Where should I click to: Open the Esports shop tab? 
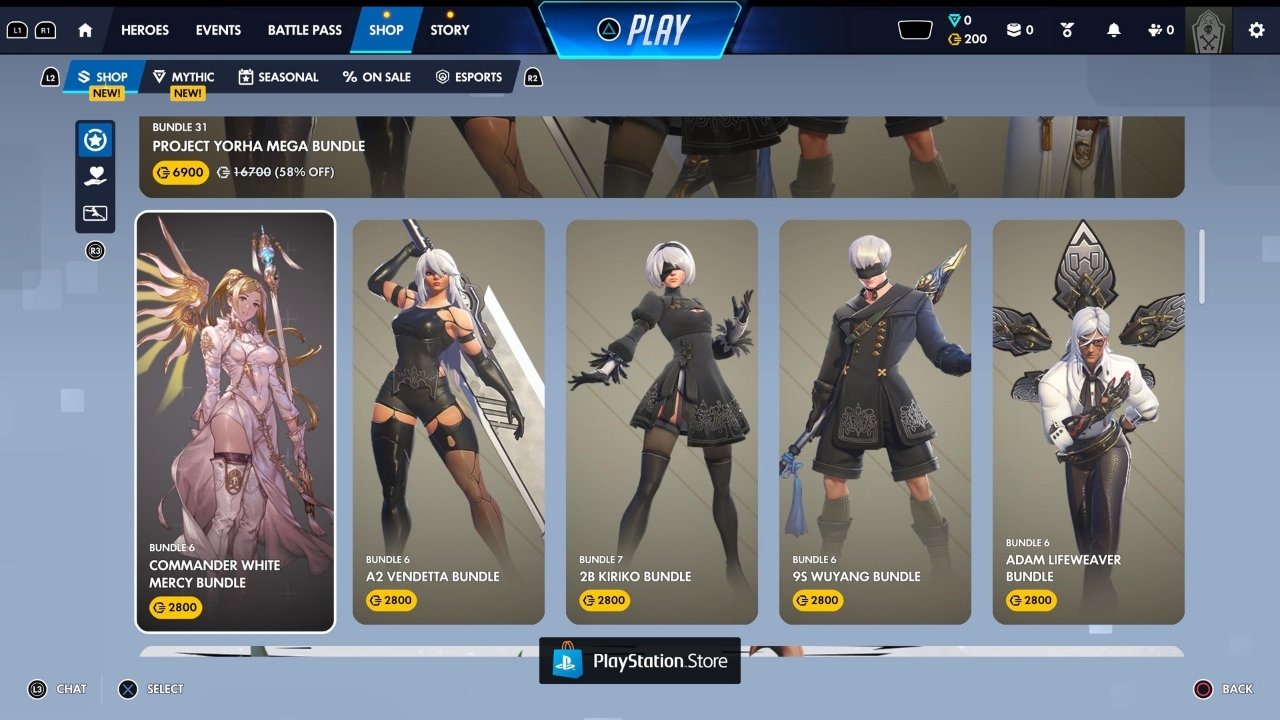[469, 77]
